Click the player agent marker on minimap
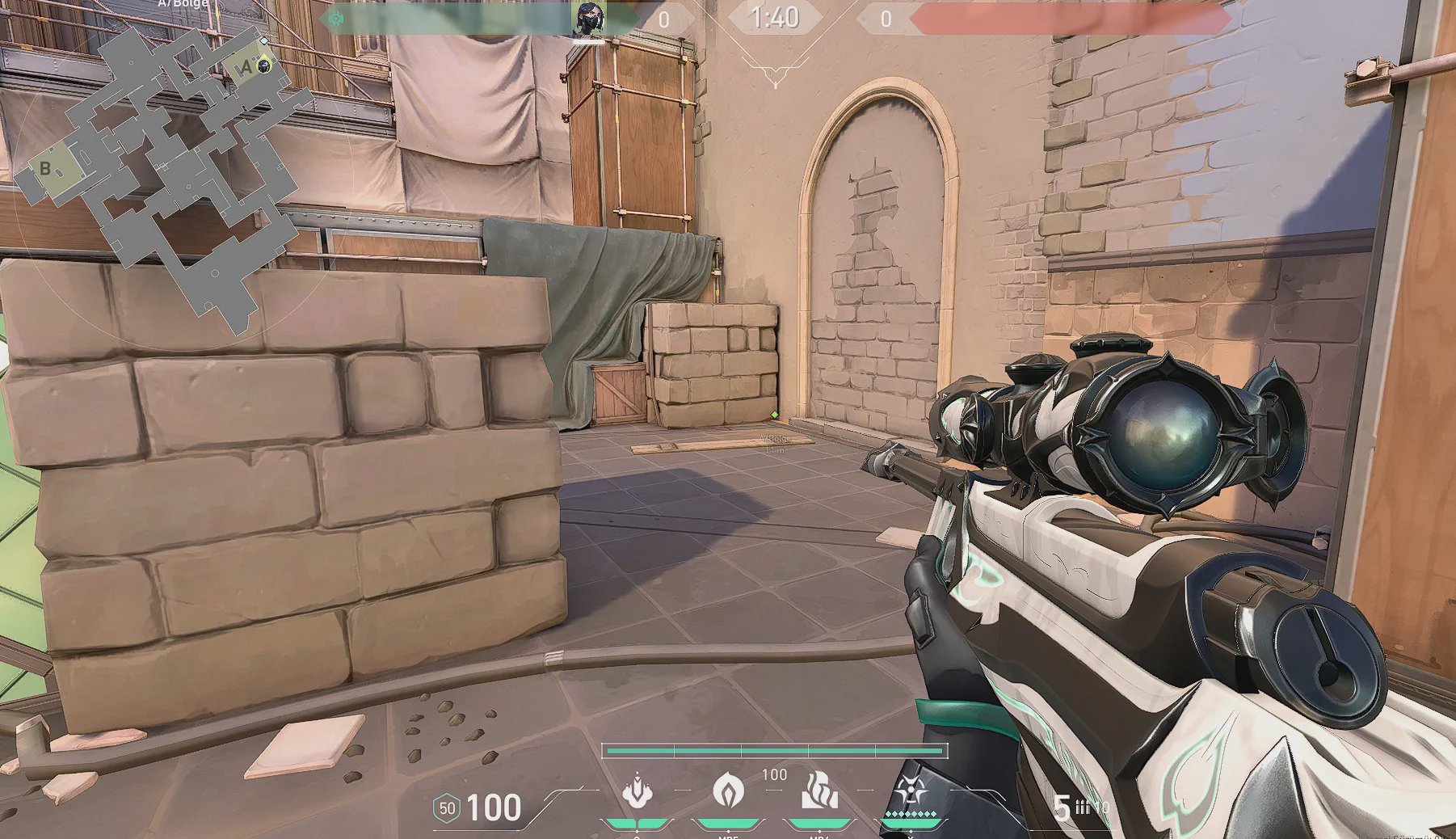 (263, 65)
